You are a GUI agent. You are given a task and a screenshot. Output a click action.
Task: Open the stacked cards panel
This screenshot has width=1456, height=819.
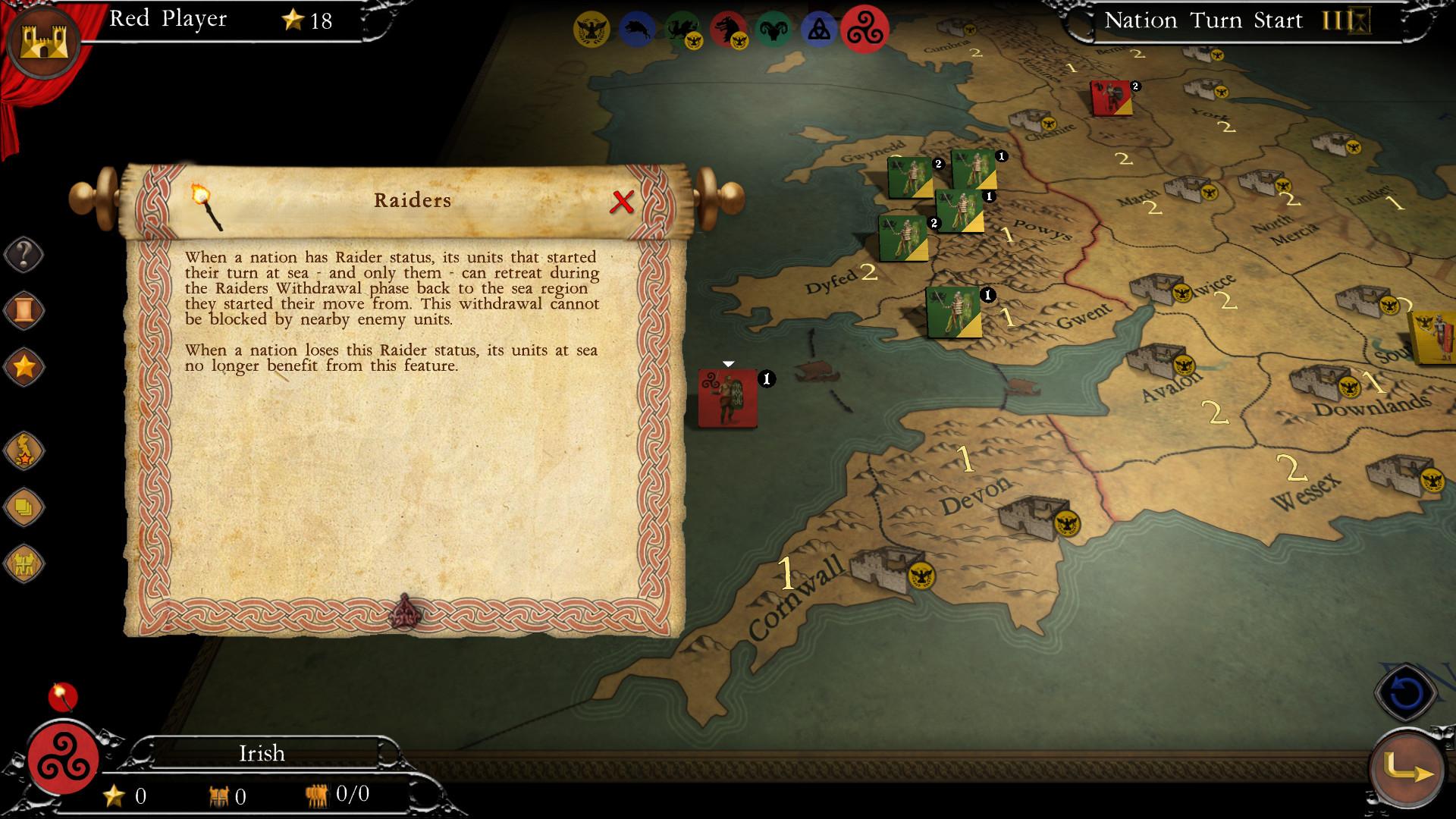point(24,507)
